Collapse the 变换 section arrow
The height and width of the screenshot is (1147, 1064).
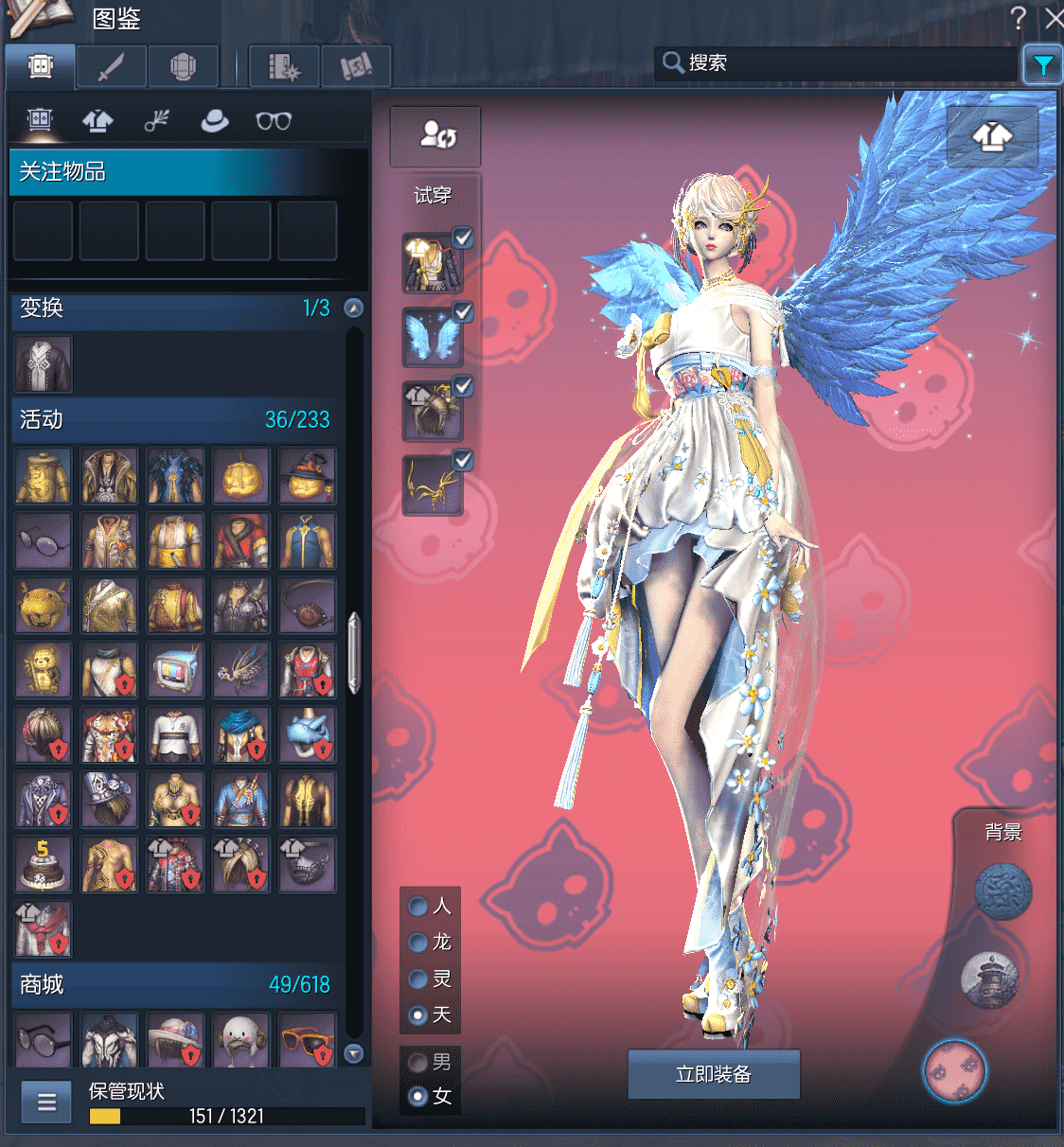click(353, 308)
